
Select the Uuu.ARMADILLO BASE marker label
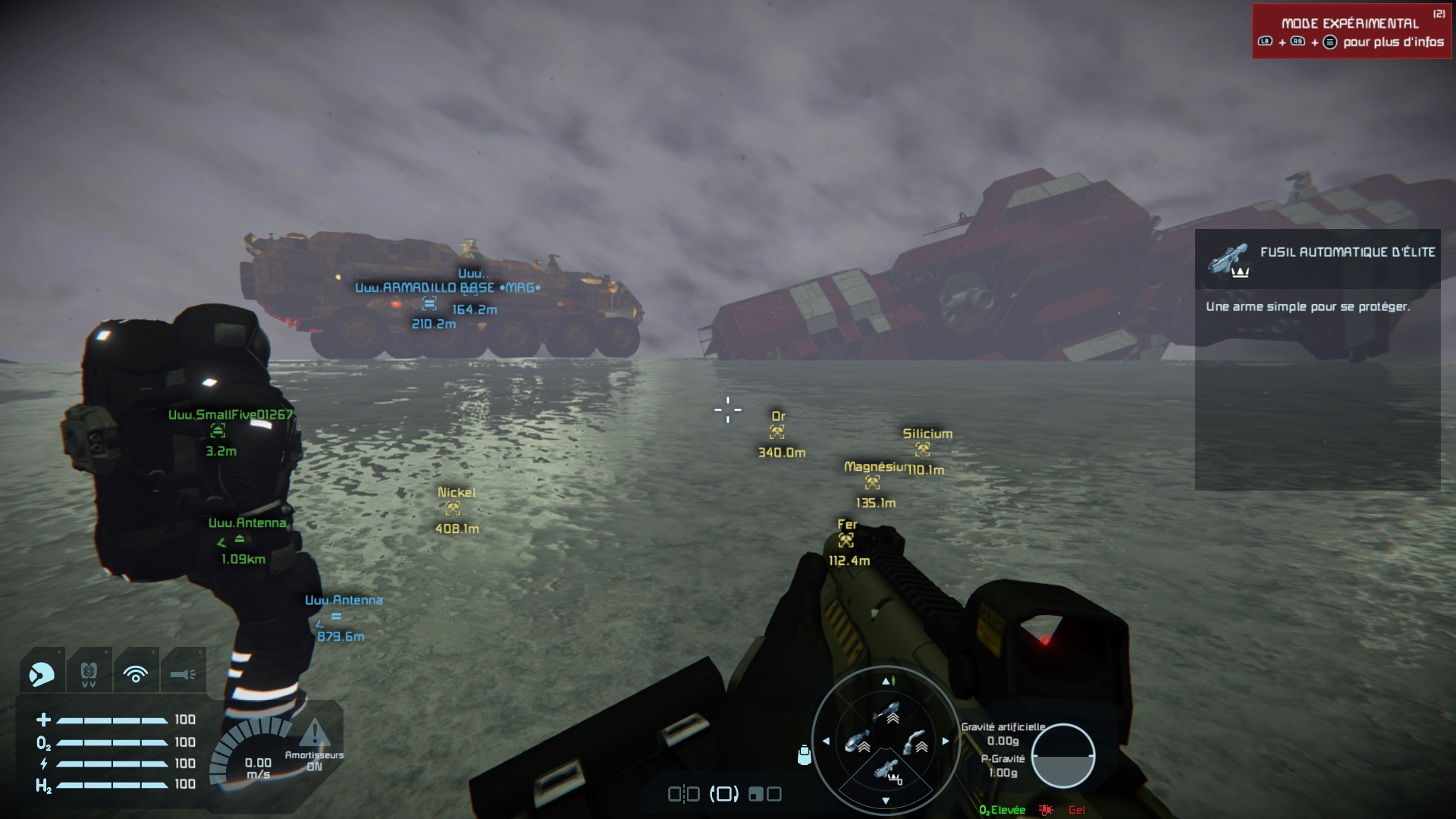[x=447, y=288]
